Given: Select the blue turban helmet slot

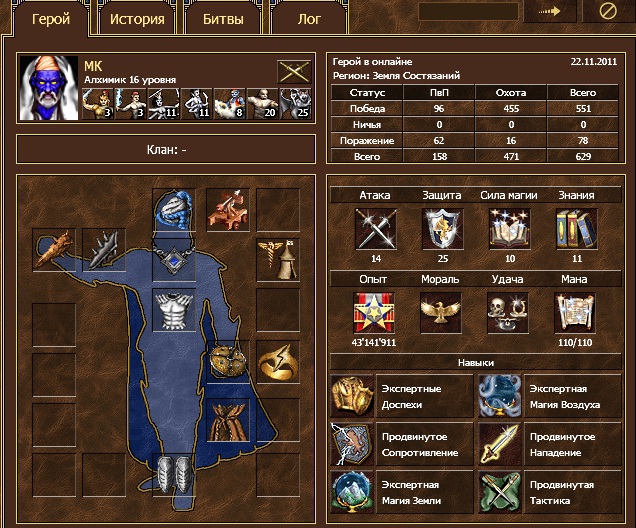Looking at the screenshot, I should tap(174, 210).
